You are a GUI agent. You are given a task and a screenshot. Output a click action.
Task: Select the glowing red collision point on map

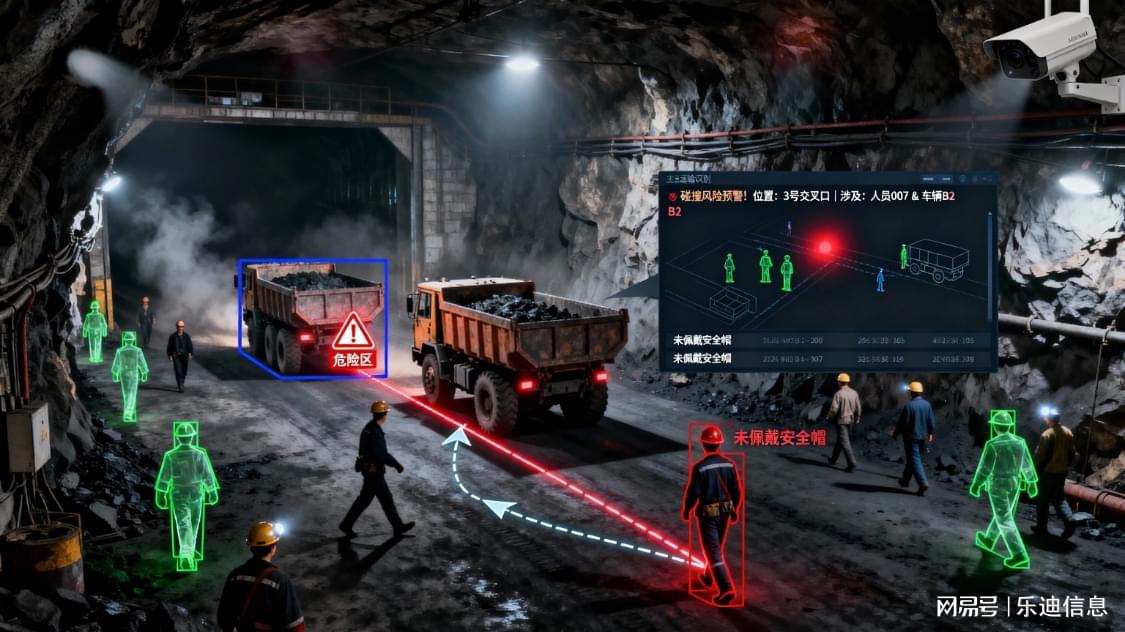pyautogui.click(x=826, y=247)
